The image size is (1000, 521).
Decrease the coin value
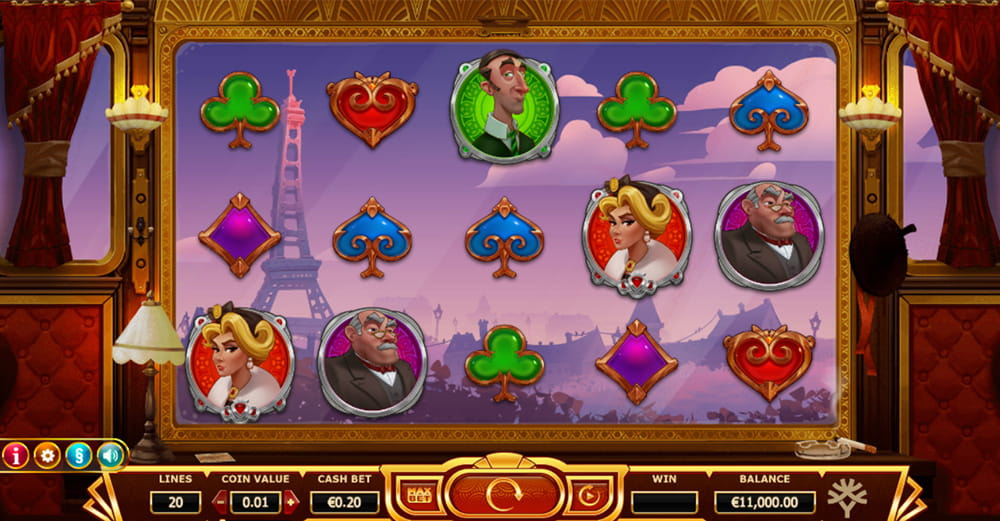[x=220, y=502]
